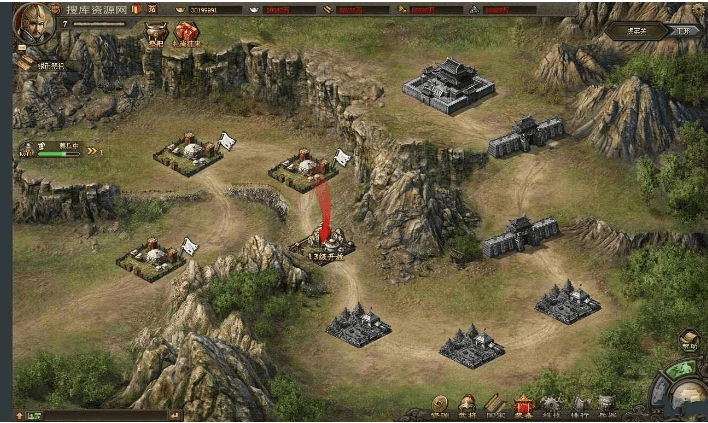708x423 pixels.
Task: Click the dark stage-name banner at top right
Action: tap(636, 31)
